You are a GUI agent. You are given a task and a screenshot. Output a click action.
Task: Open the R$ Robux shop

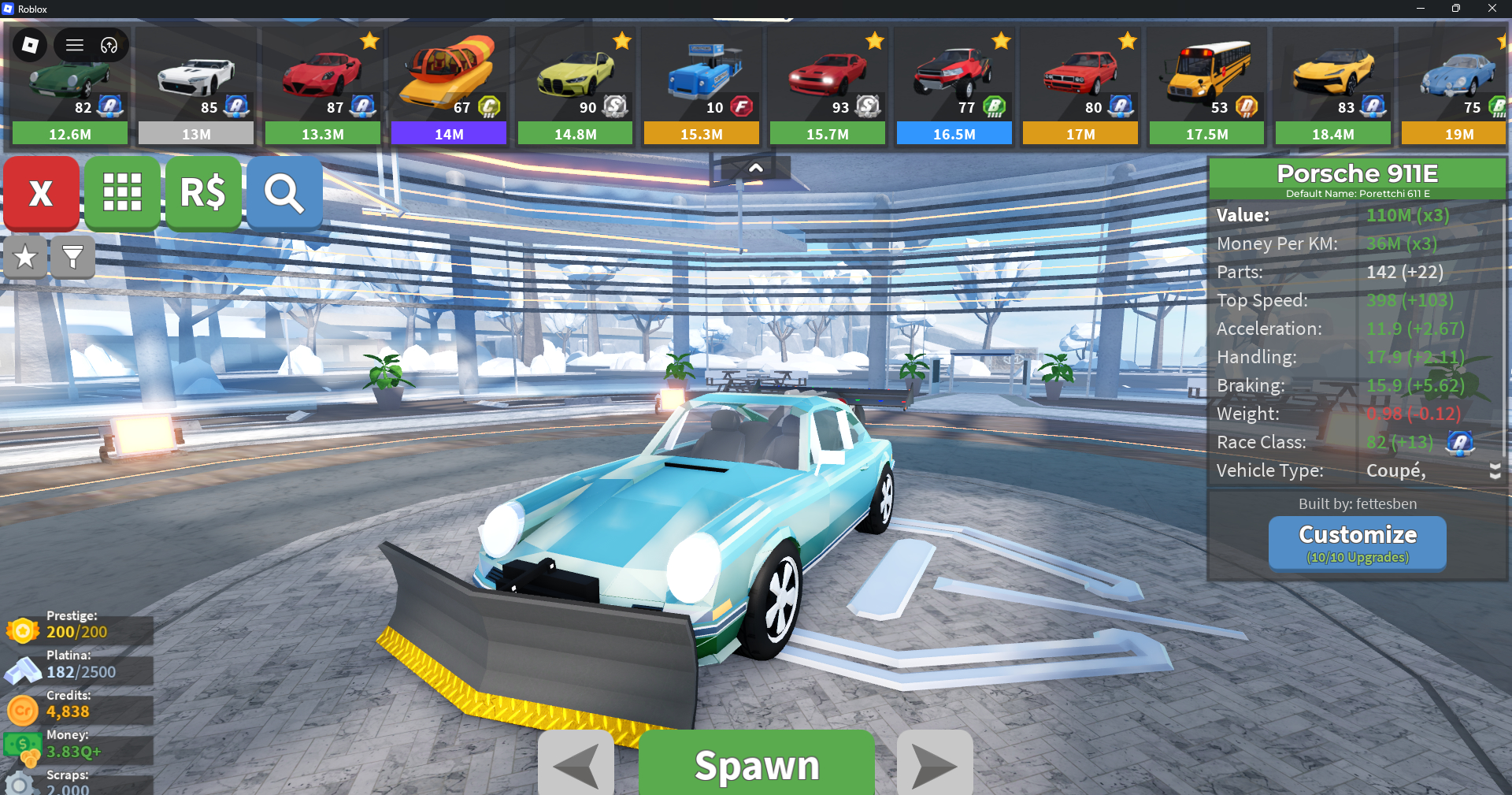pos(203,193)
